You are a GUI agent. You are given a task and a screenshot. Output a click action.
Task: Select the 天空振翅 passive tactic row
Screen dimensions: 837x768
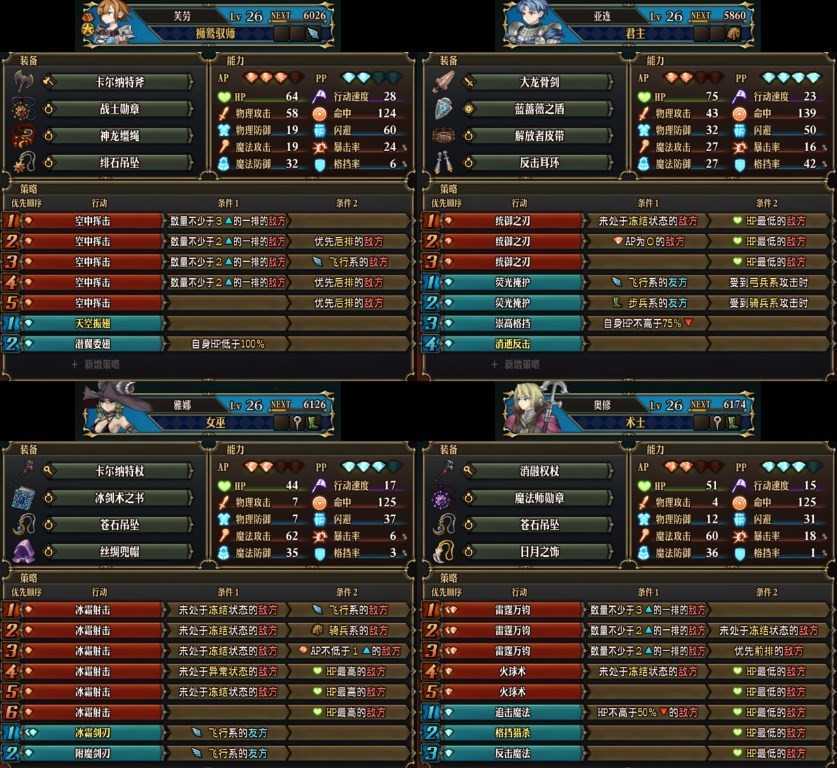pos(92,323)
